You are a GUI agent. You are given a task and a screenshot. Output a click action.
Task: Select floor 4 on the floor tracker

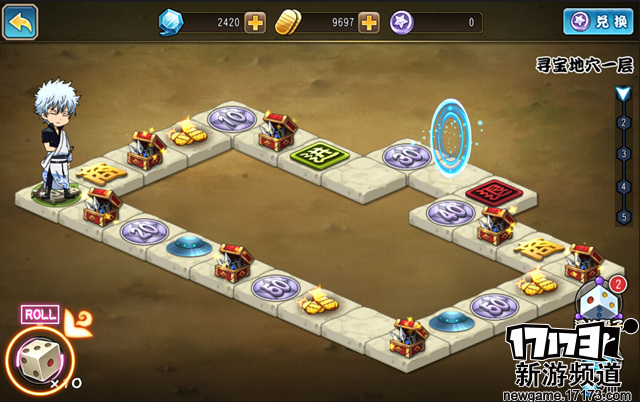tap(623, 185)
